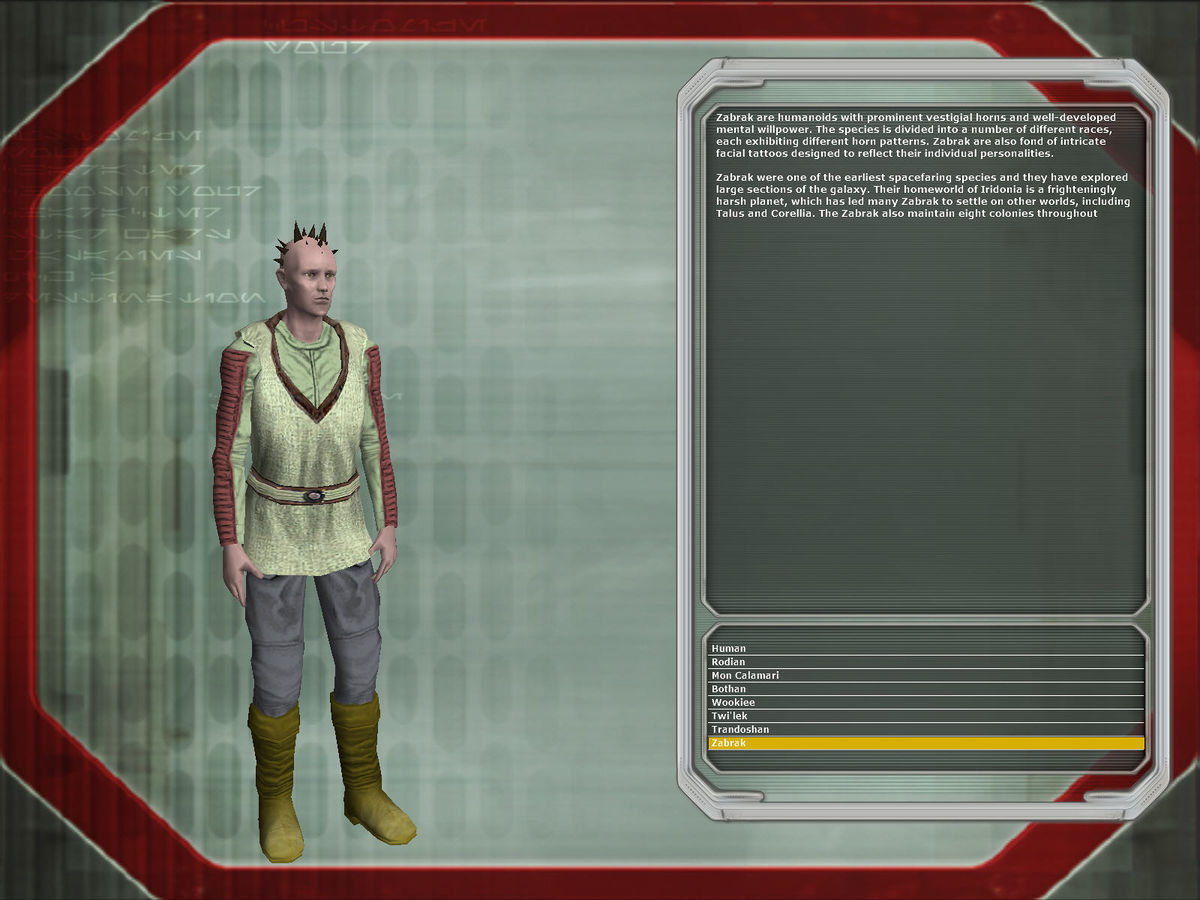Pick Trandoshan from the list
Viewport: 1200px width, 900px height.
pyautogui.click(x=740, y=730)
